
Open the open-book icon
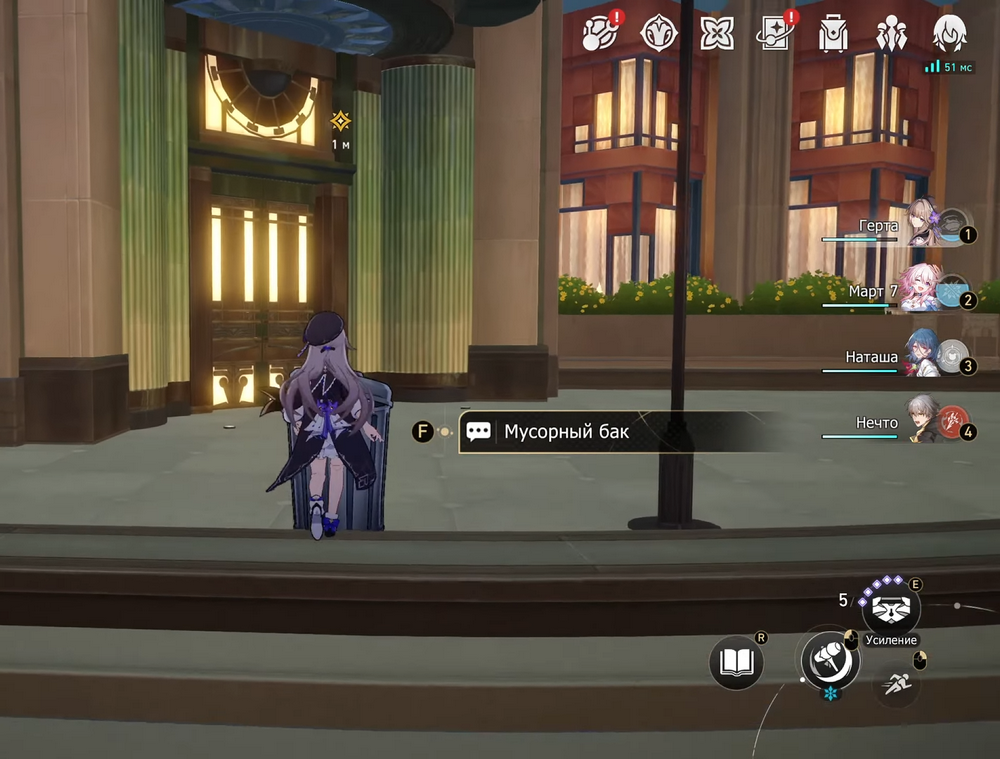pos(736,662)
